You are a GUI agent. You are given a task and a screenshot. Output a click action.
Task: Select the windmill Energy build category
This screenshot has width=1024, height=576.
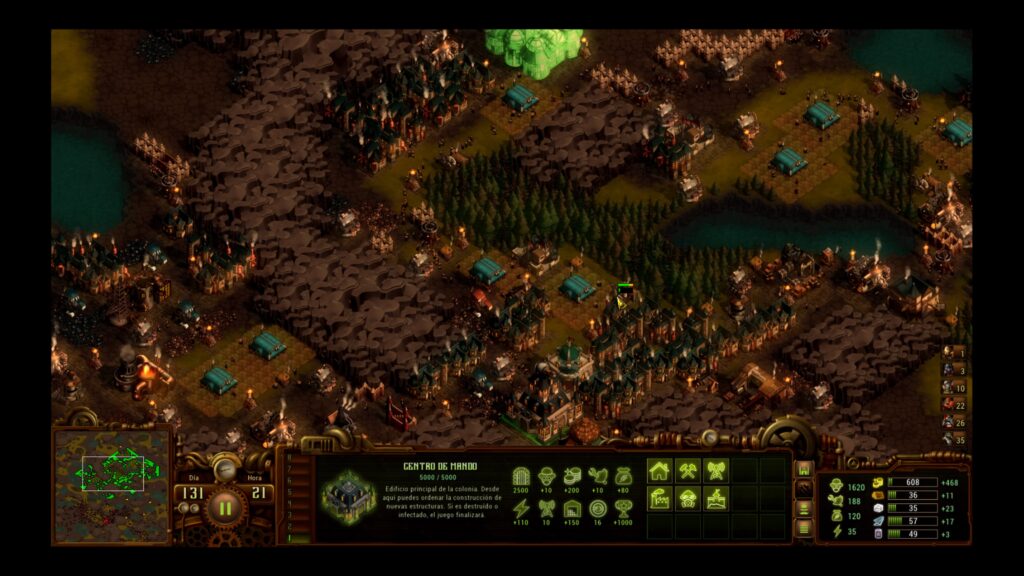click(x=716, y=470)
